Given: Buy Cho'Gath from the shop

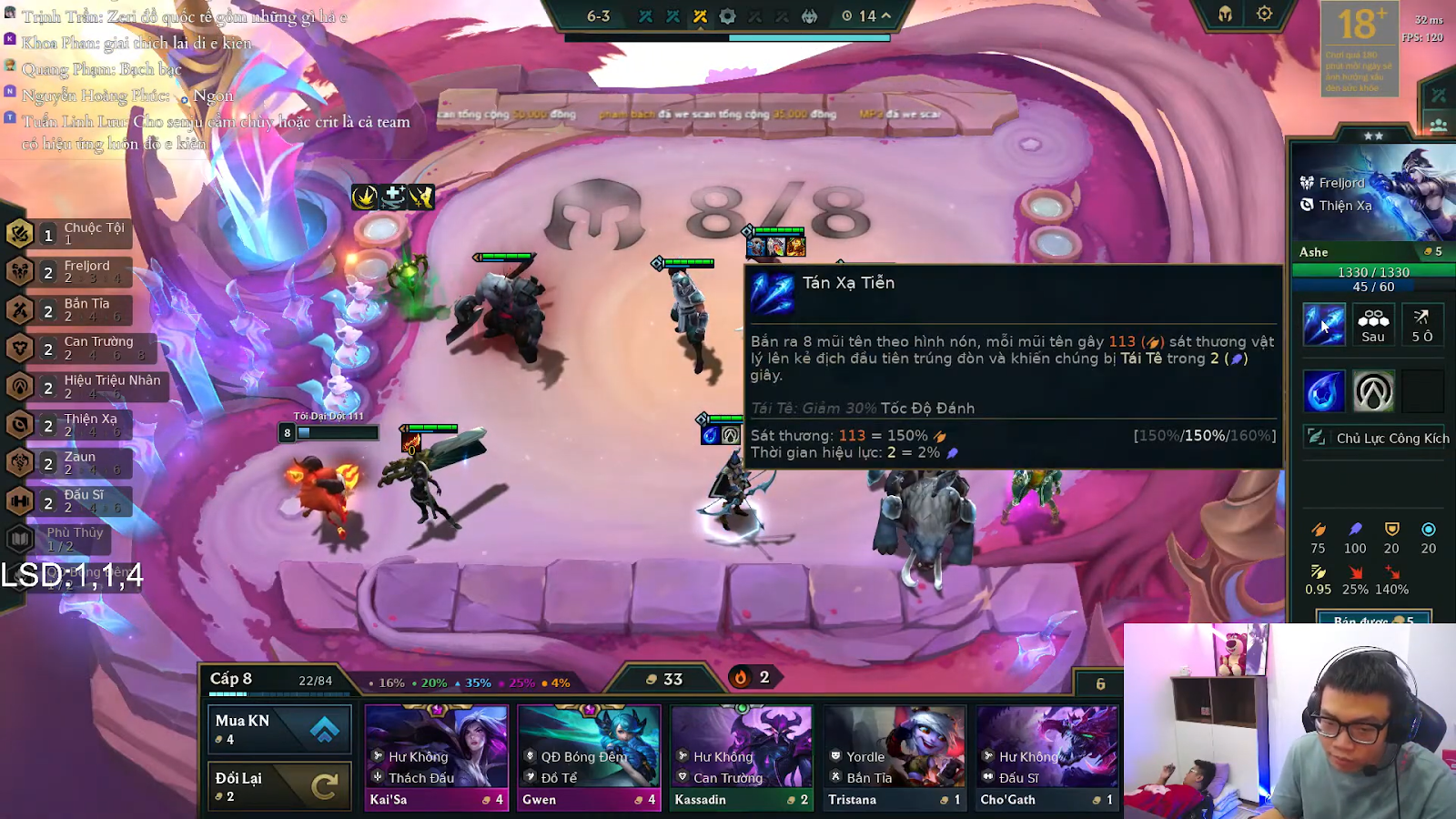Looking at the screenshot, I should 1047,757.
